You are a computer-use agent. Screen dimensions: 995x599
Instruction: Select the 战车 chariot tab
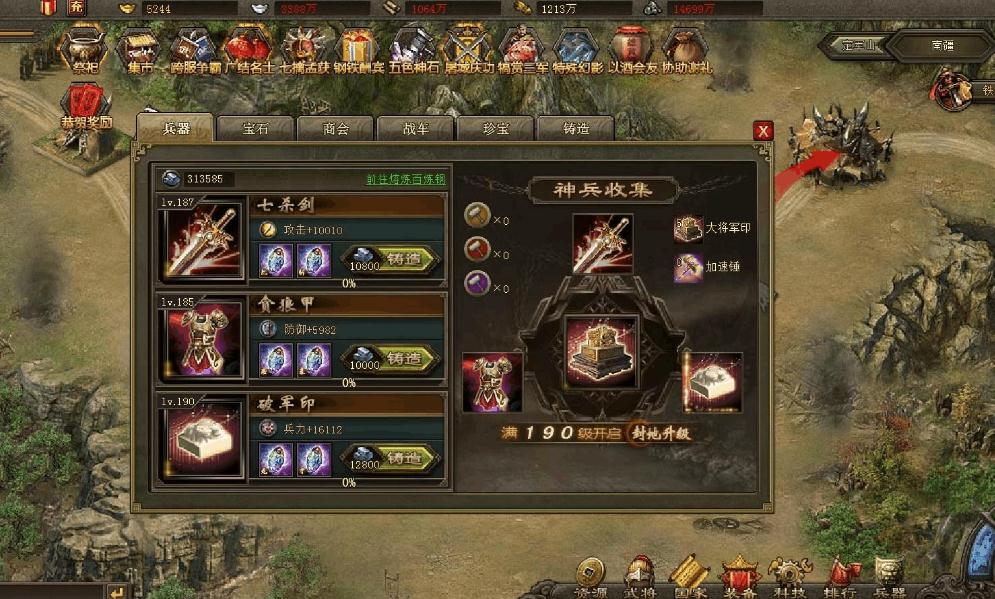[x=415, y=129]
